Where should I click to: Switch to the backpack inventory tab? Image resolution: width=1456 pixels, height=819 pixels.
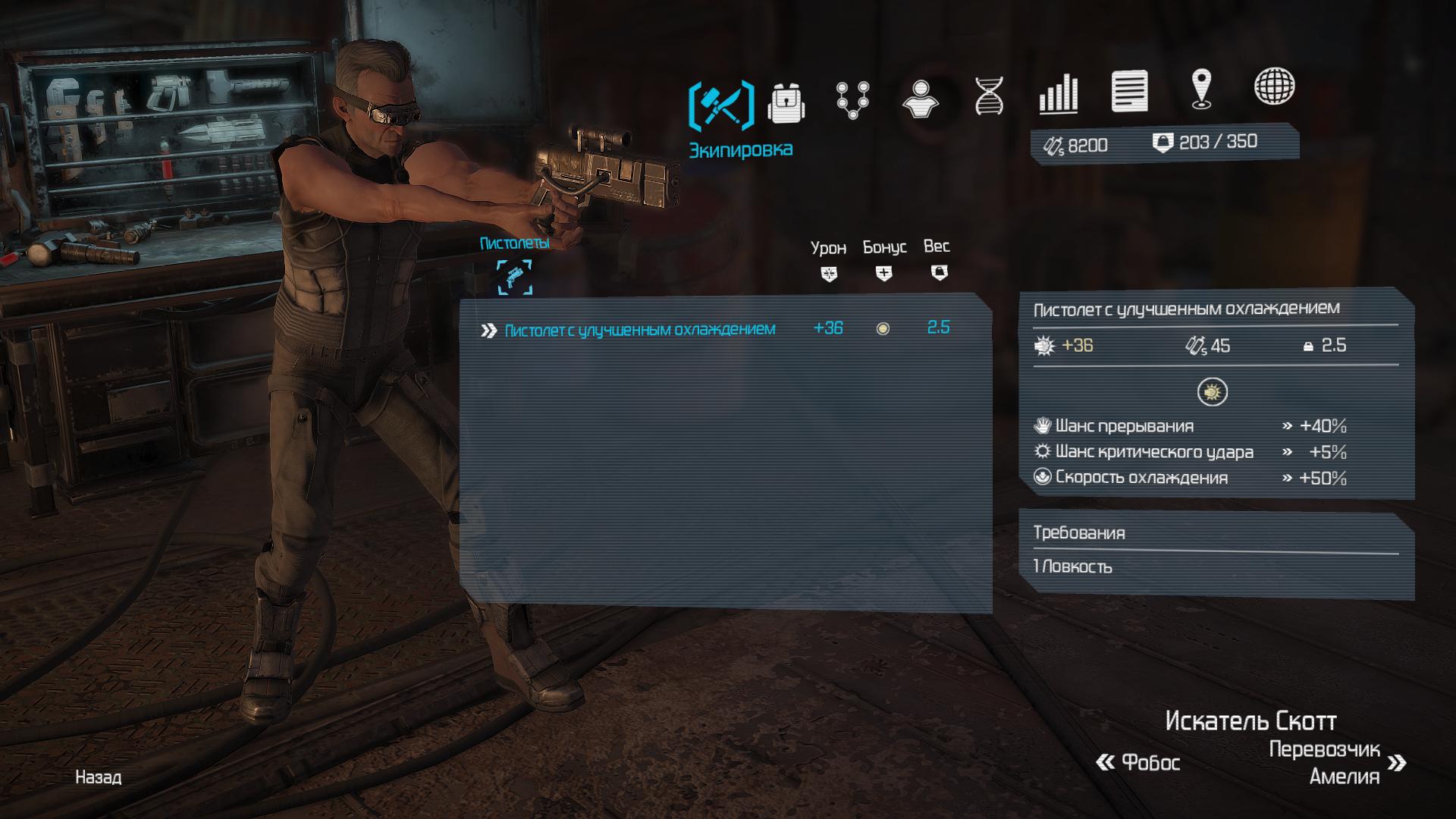coord(786,102)
